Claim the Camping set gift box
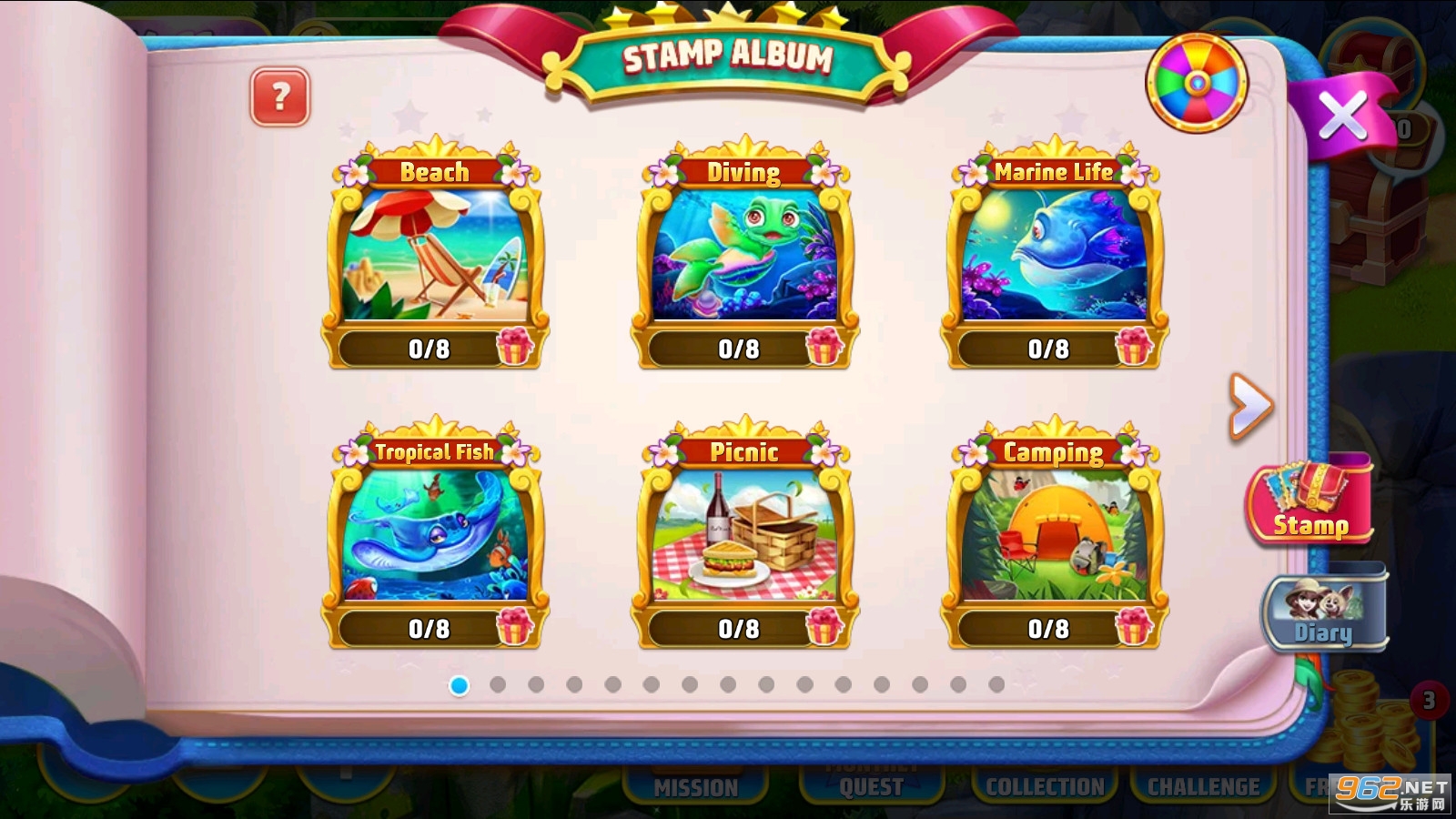1456x819 pixels. 1134,627
